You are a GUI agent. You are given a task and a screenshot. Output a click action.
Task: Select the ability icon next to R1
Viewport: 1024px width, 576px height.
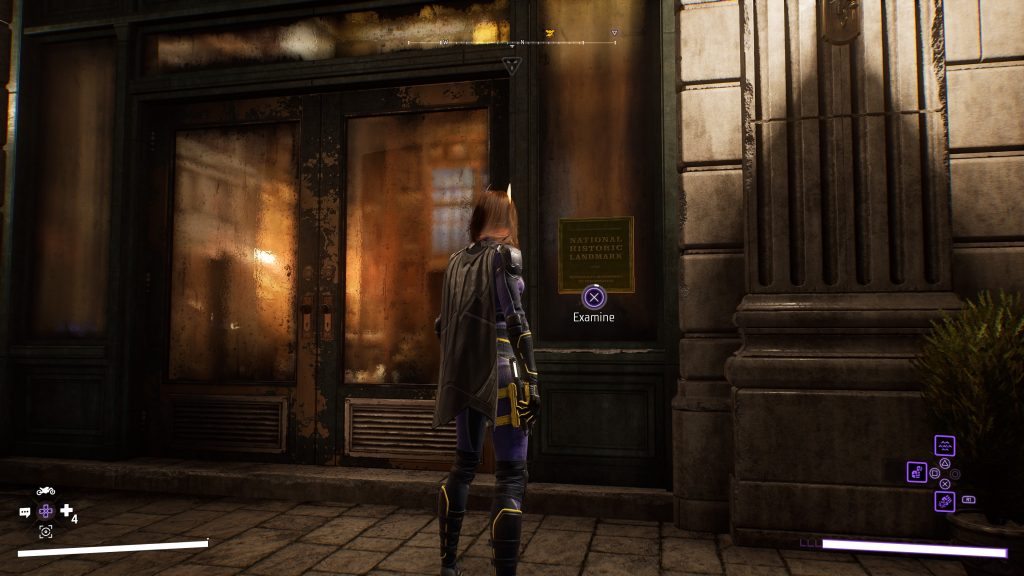click(944, 500)
